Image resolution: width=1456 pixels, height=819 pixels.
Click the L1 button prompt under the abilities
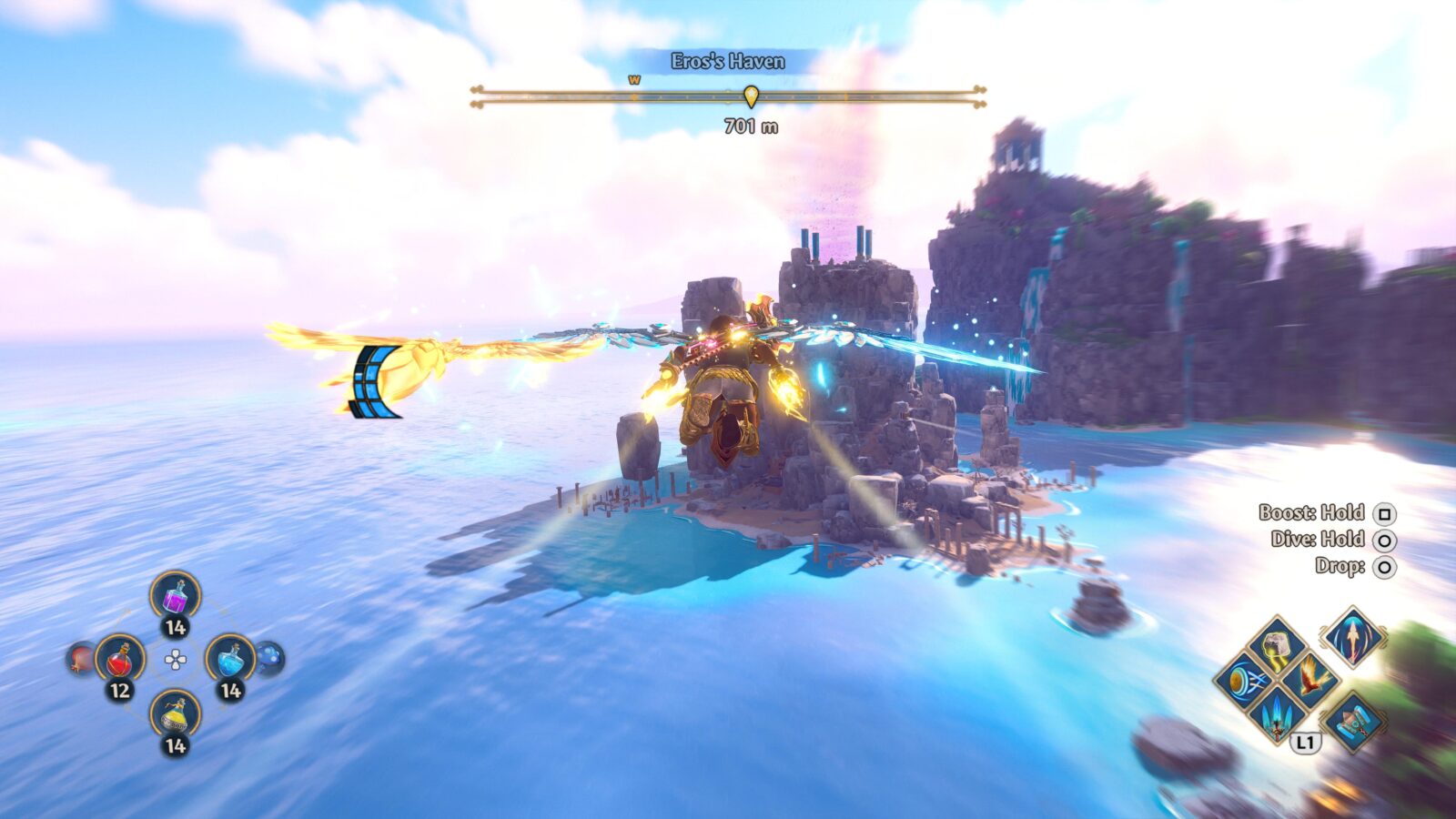pos(1306,742)
